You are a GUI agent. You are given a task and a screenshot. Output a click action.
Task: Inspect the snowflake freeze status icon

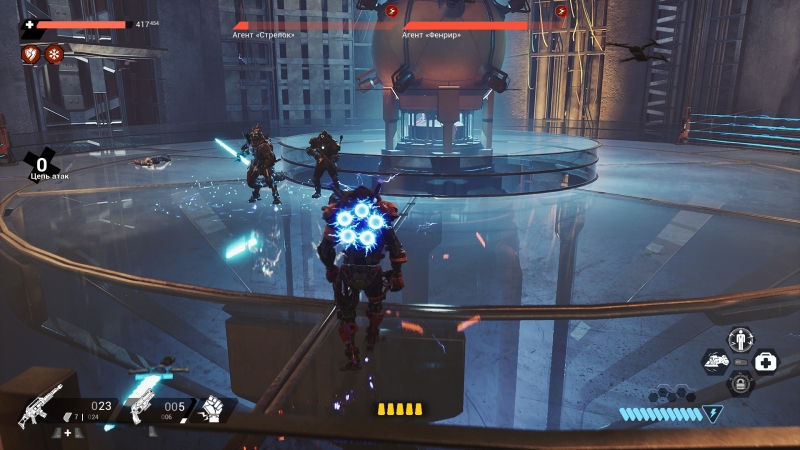coord(54,53)
